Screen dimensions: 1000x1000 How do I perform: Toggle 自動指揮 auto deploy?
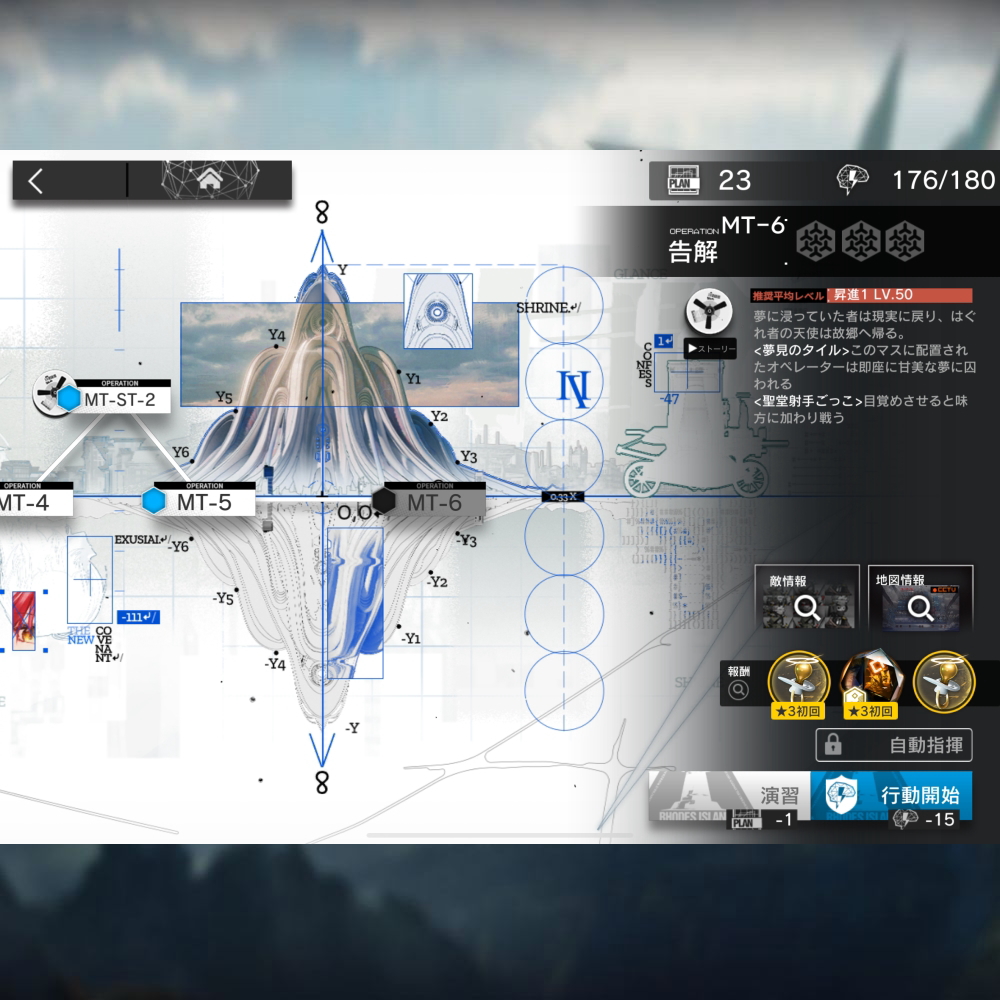[x=894, y=745]
